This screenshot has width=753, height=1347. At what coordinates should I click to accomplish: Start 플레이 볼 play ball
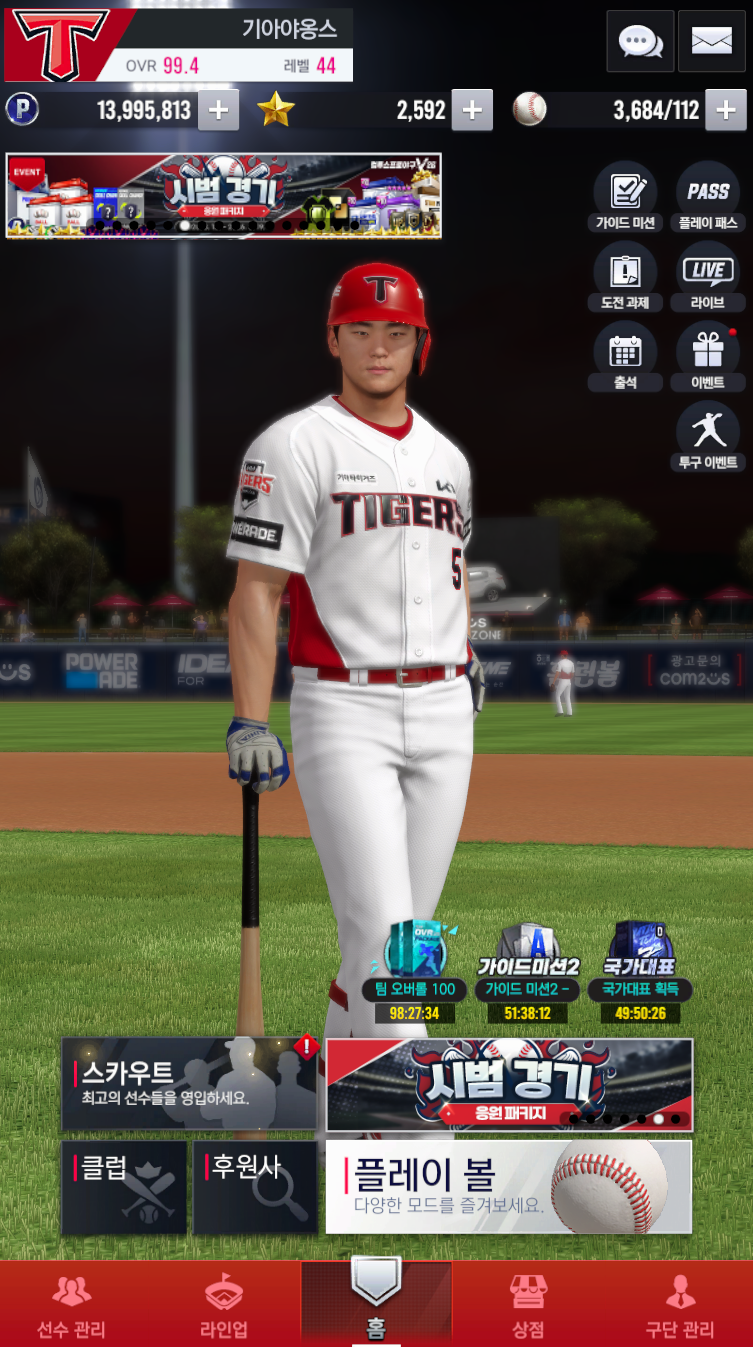[508, 1187]
